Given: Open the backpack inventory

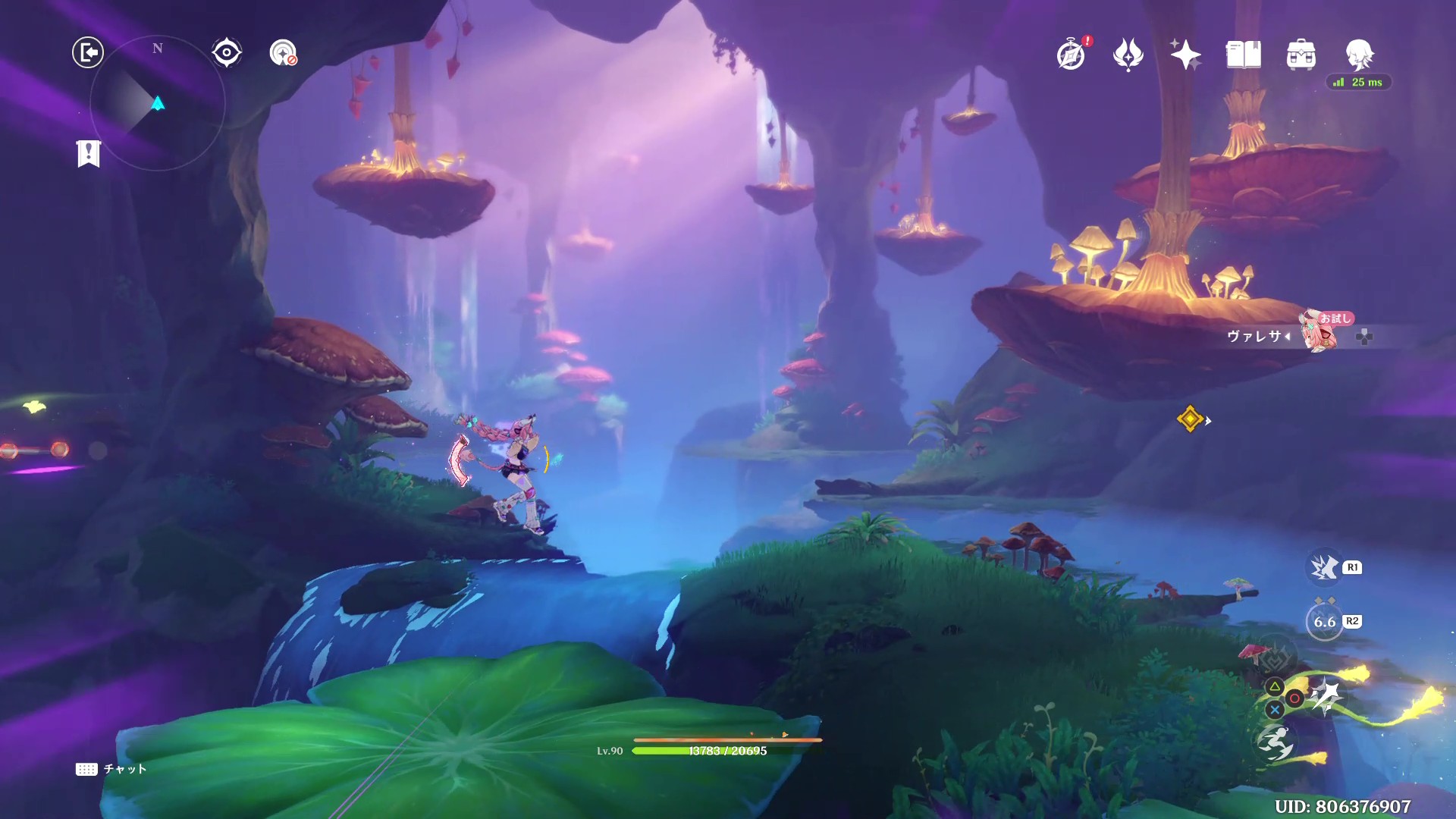Looking at the screenshot, I should [x=1301, y=55].
